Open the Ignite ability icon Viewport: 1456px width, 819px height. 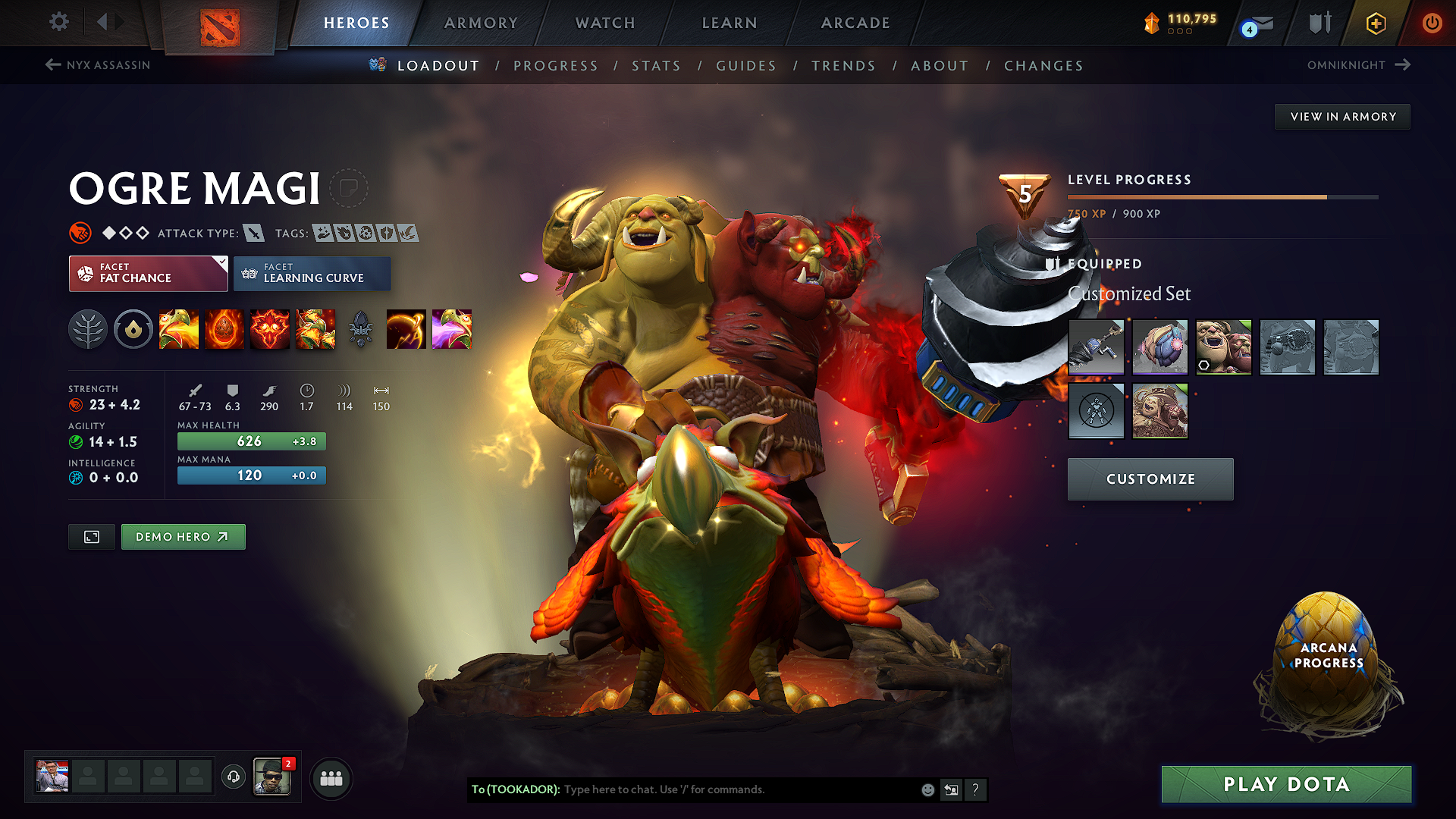coord(224,329)
